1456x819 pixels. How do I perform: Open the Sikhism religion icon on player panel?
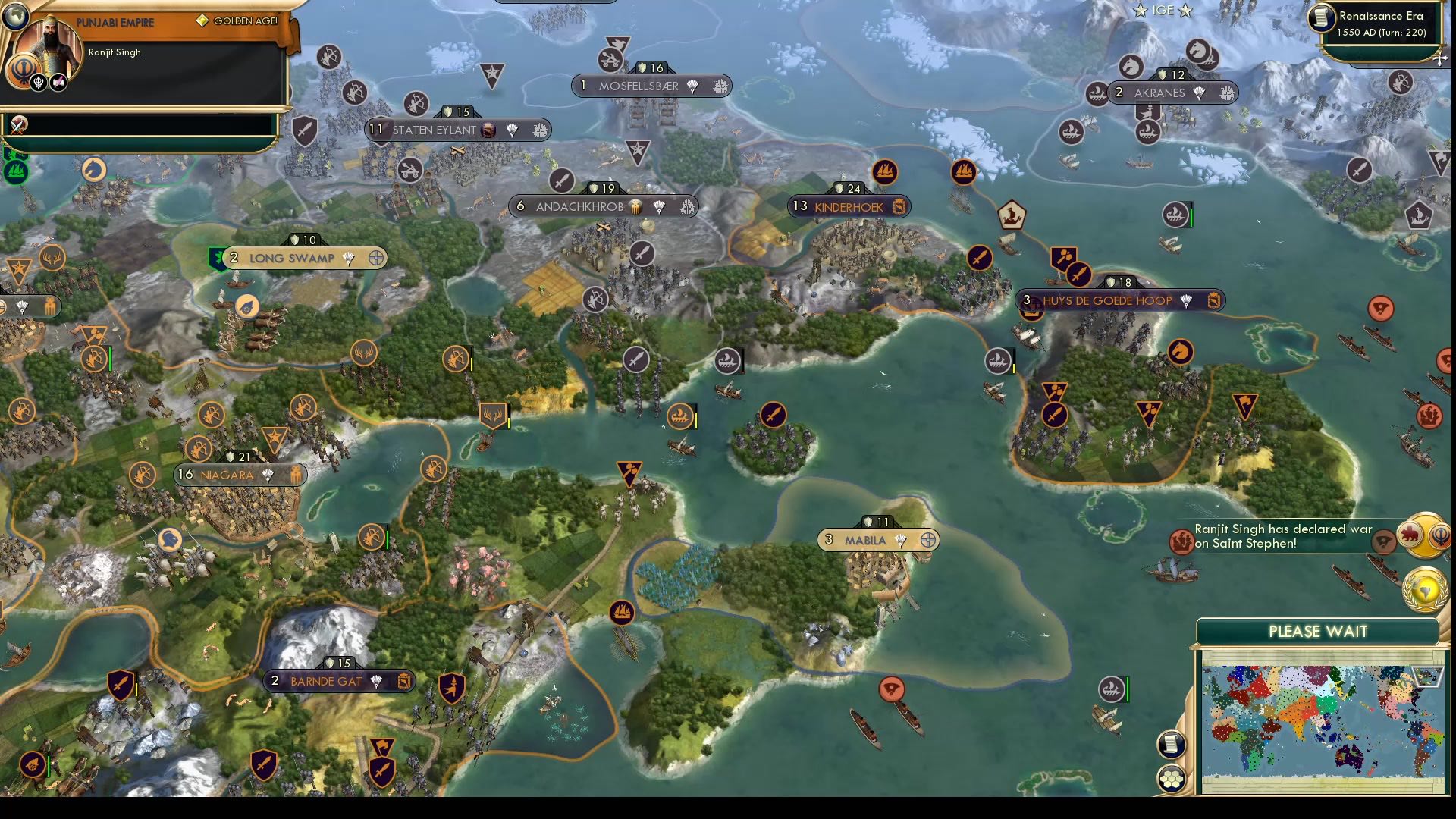22,70
